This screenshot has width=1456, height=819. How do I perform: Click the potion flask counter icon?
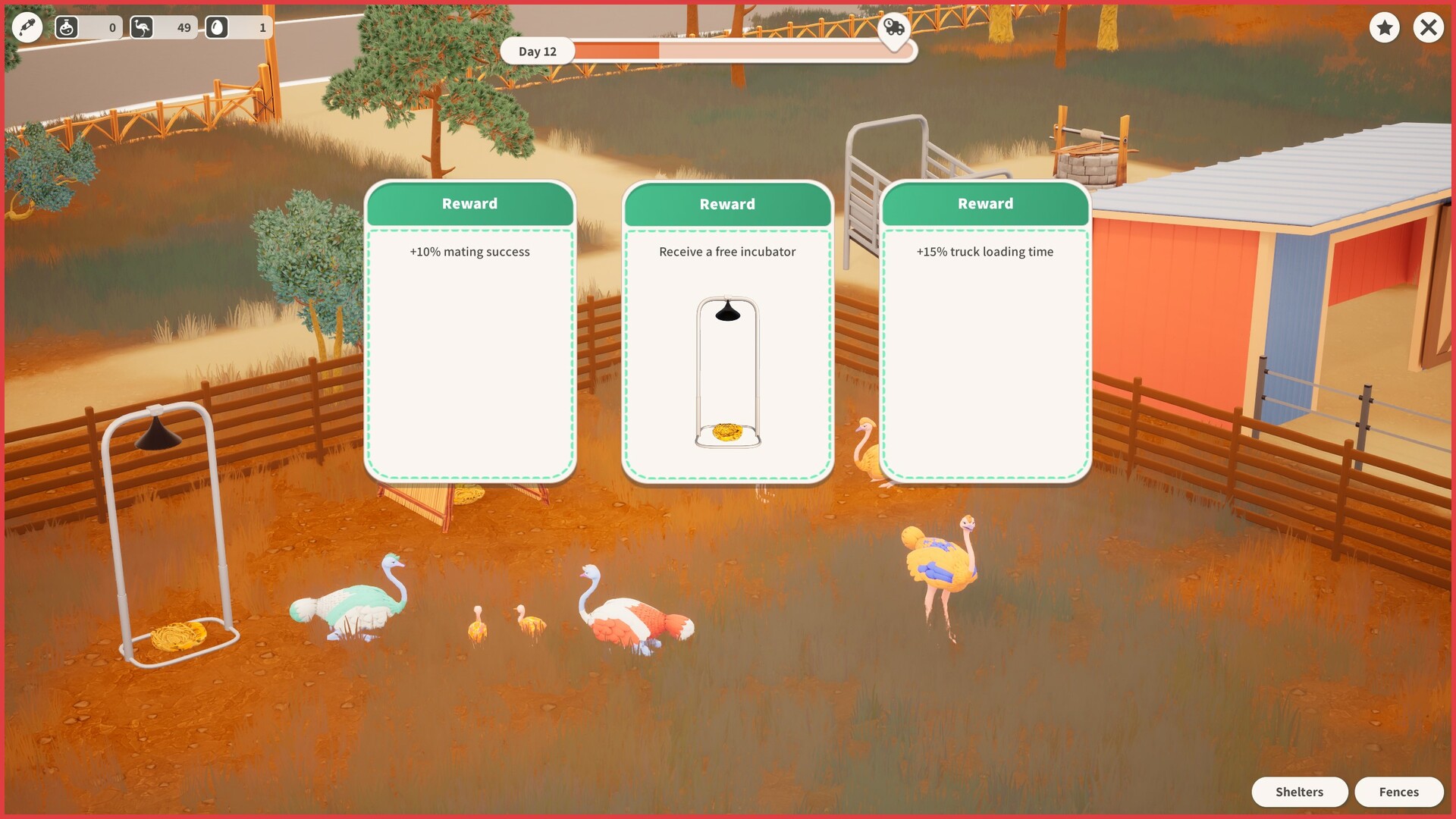click(67, 27)
